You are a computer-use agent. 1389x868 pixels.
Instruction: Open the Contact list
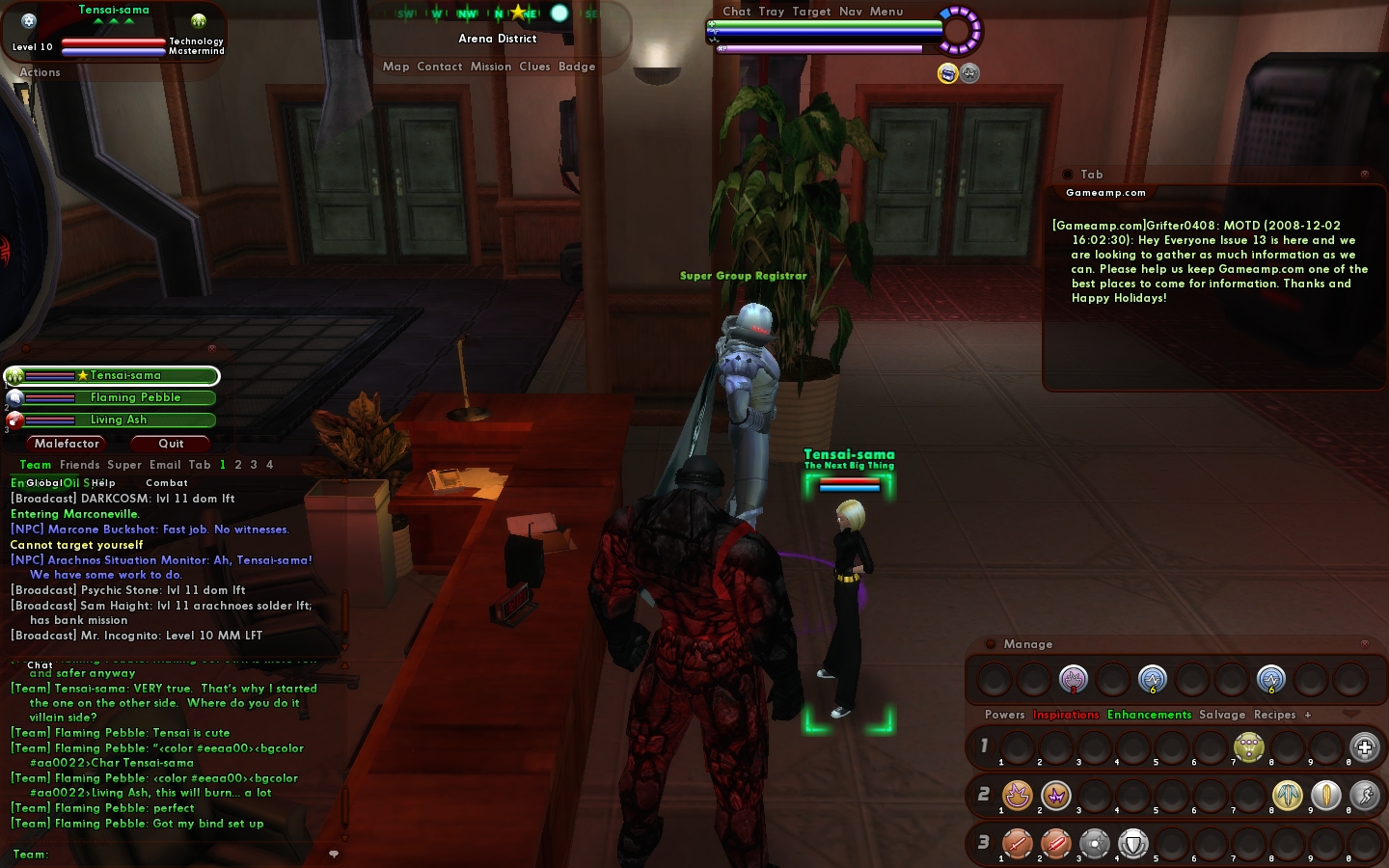tap(440, 67)
